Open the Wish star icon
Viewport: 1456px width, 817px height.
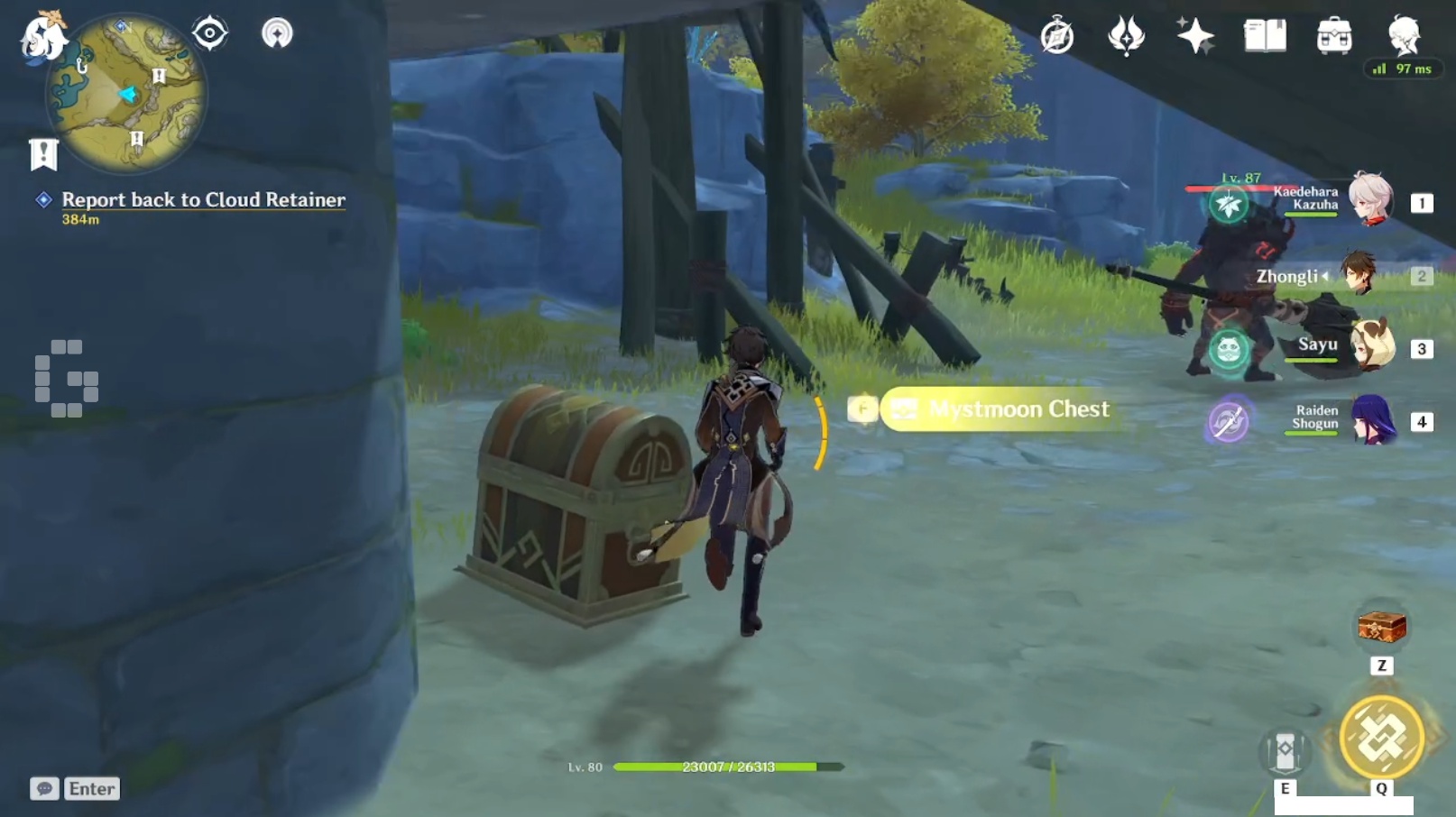click(x=1195, y=36)
